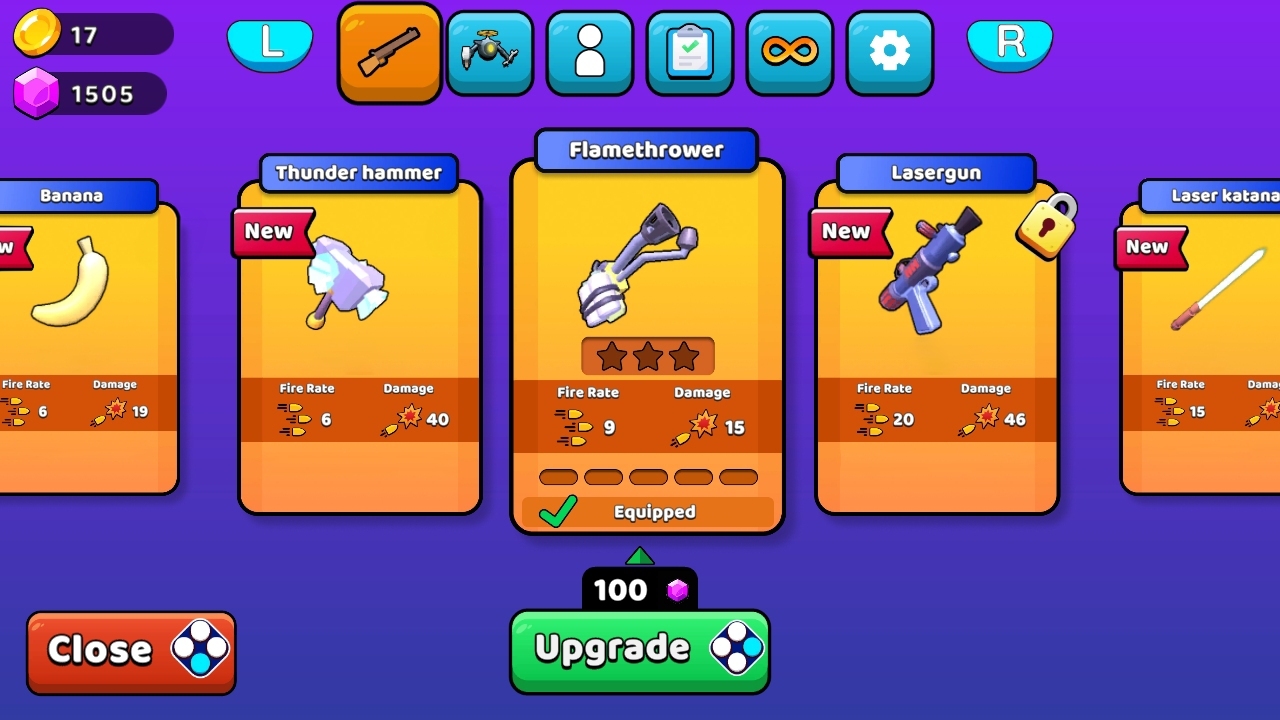The width and height of the screenshot is (1280, 720).
Task: Open the quests clipboard icon
Action: 689,52
